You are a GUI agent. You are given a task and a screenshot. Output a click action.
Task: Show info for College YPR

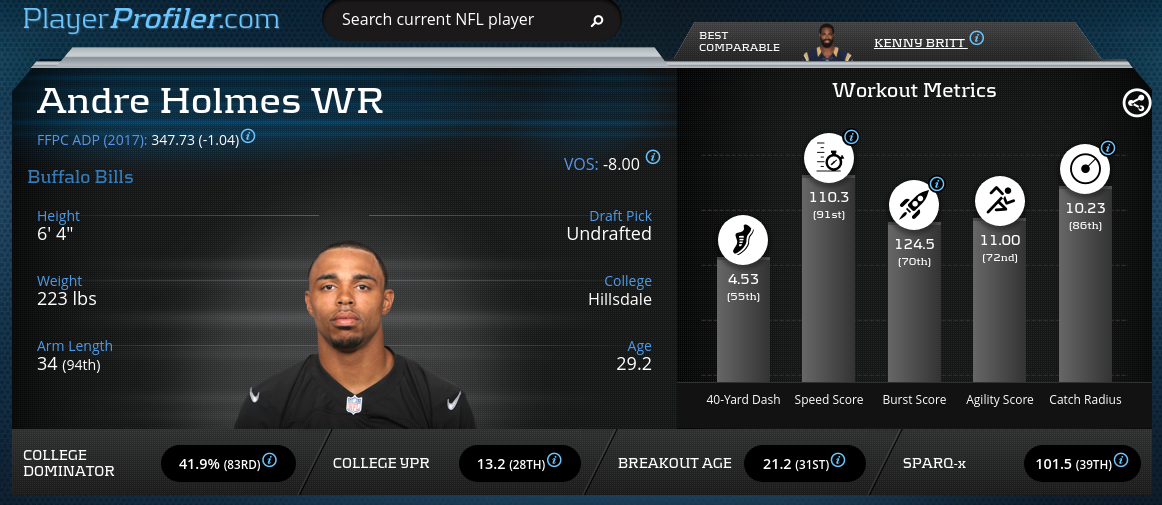pyautogui.click(x=554, y=461)
